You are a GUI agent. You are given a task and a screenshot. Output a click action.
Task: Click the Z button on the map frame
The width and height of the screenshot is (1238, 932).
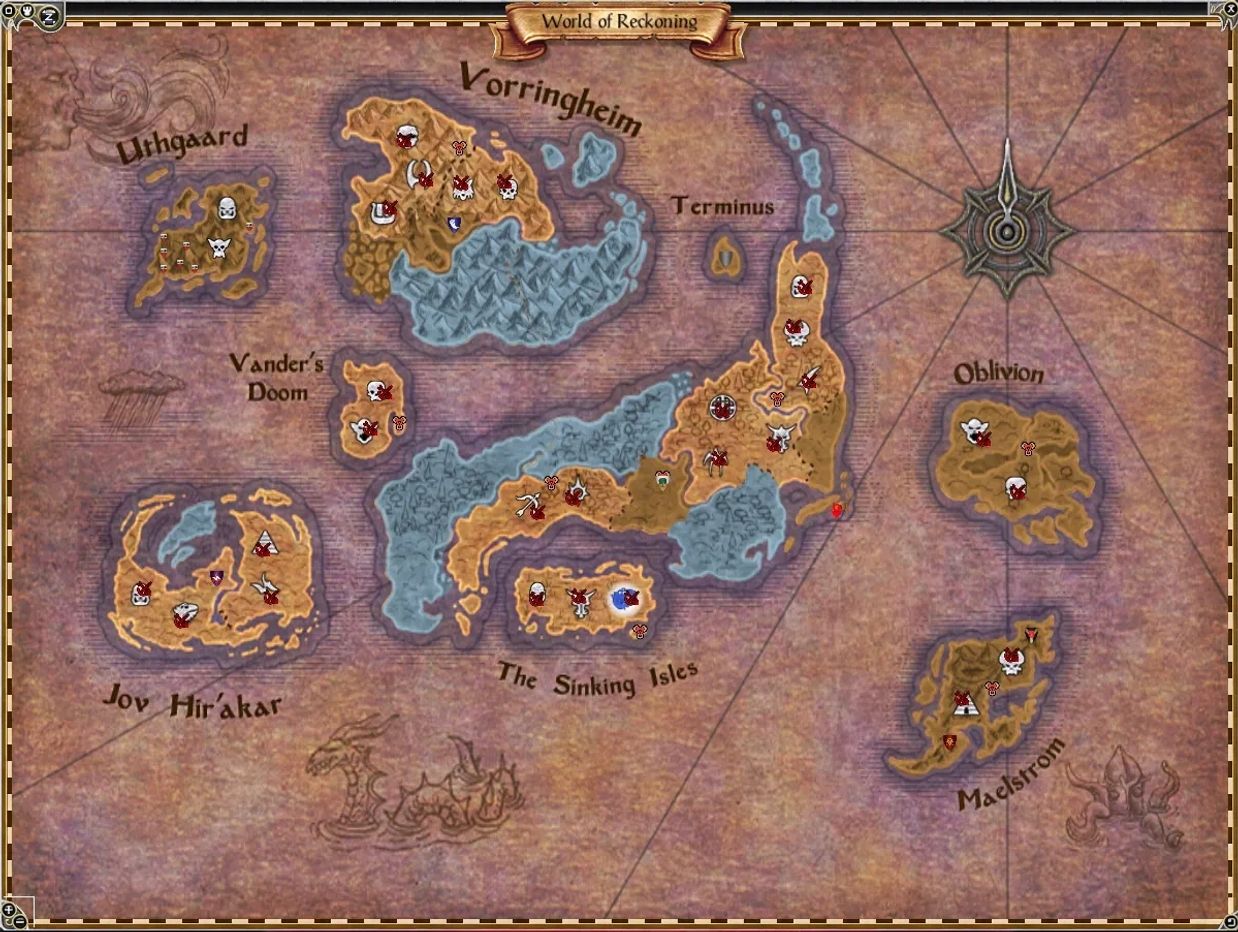point(47,15)
